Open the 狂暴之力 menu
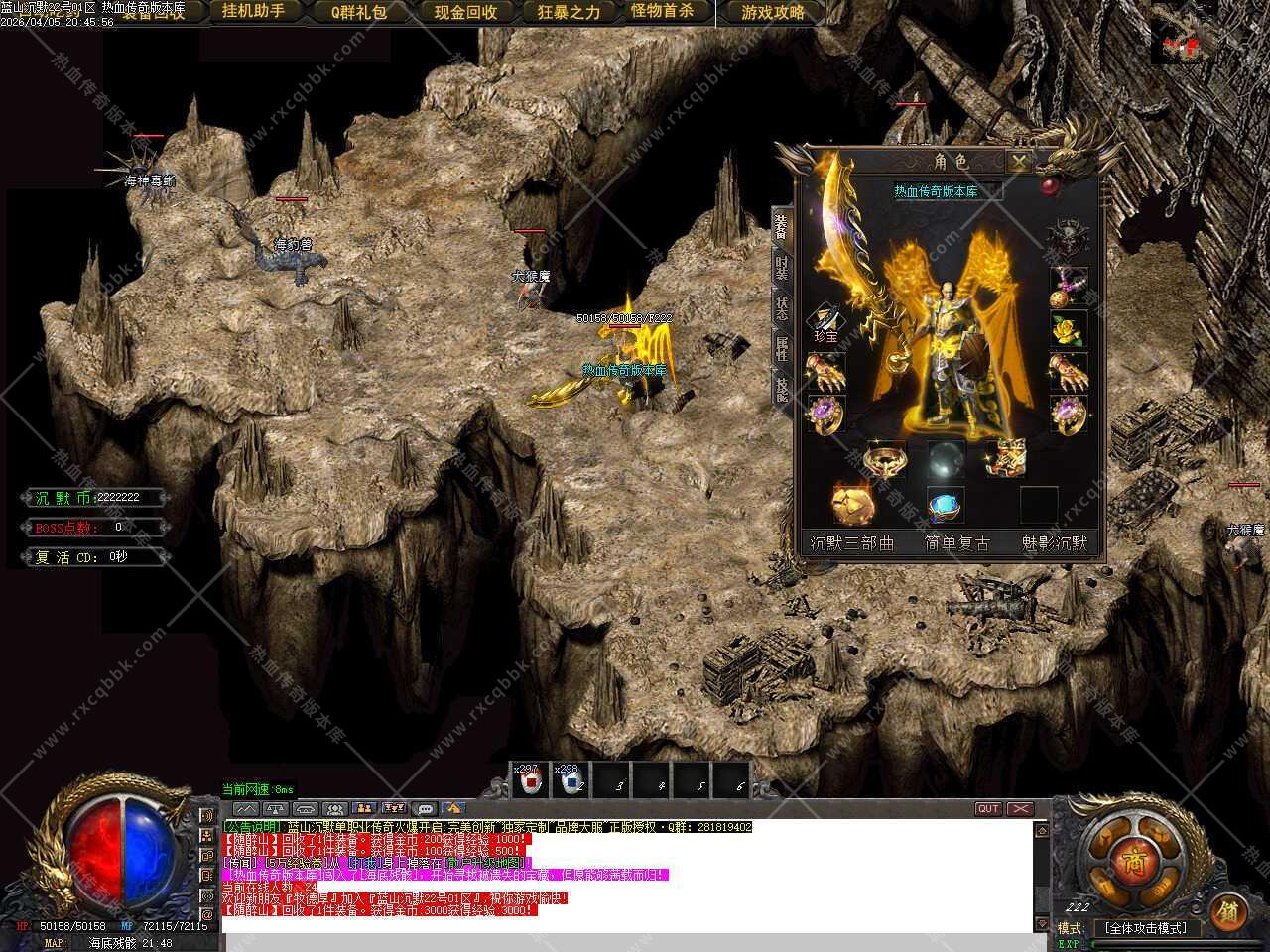The height and width of the screenshot is (952, 1270). (569, 12)
